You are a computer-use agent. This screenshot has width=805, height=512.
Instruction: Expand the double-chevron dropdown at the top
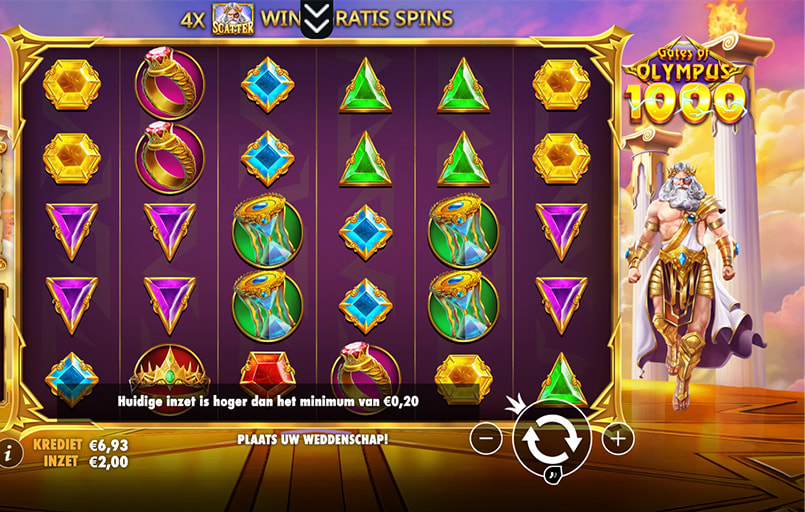[316, 17]
